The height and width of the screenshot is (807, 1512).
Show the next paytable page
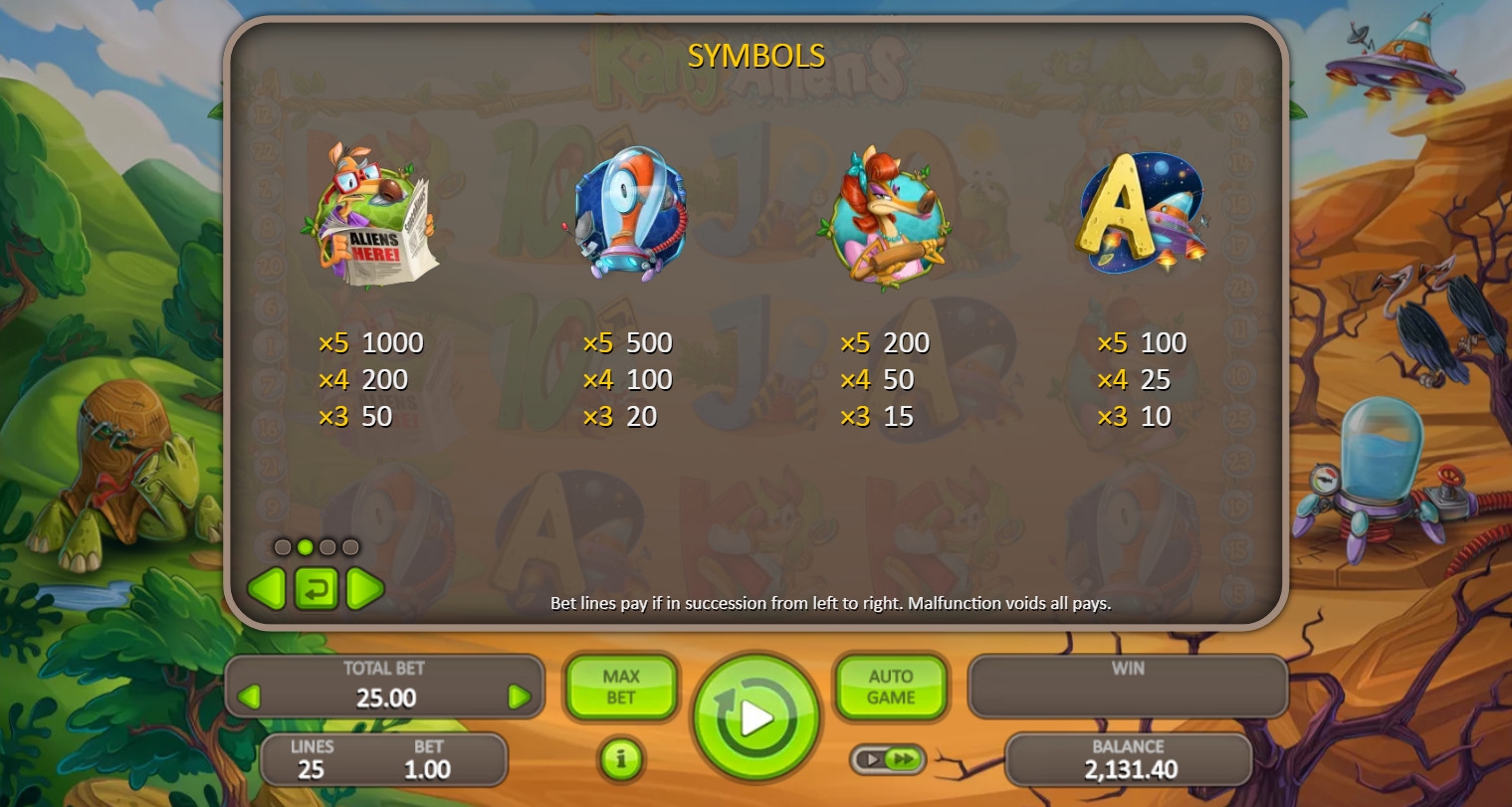pos(364,589)
